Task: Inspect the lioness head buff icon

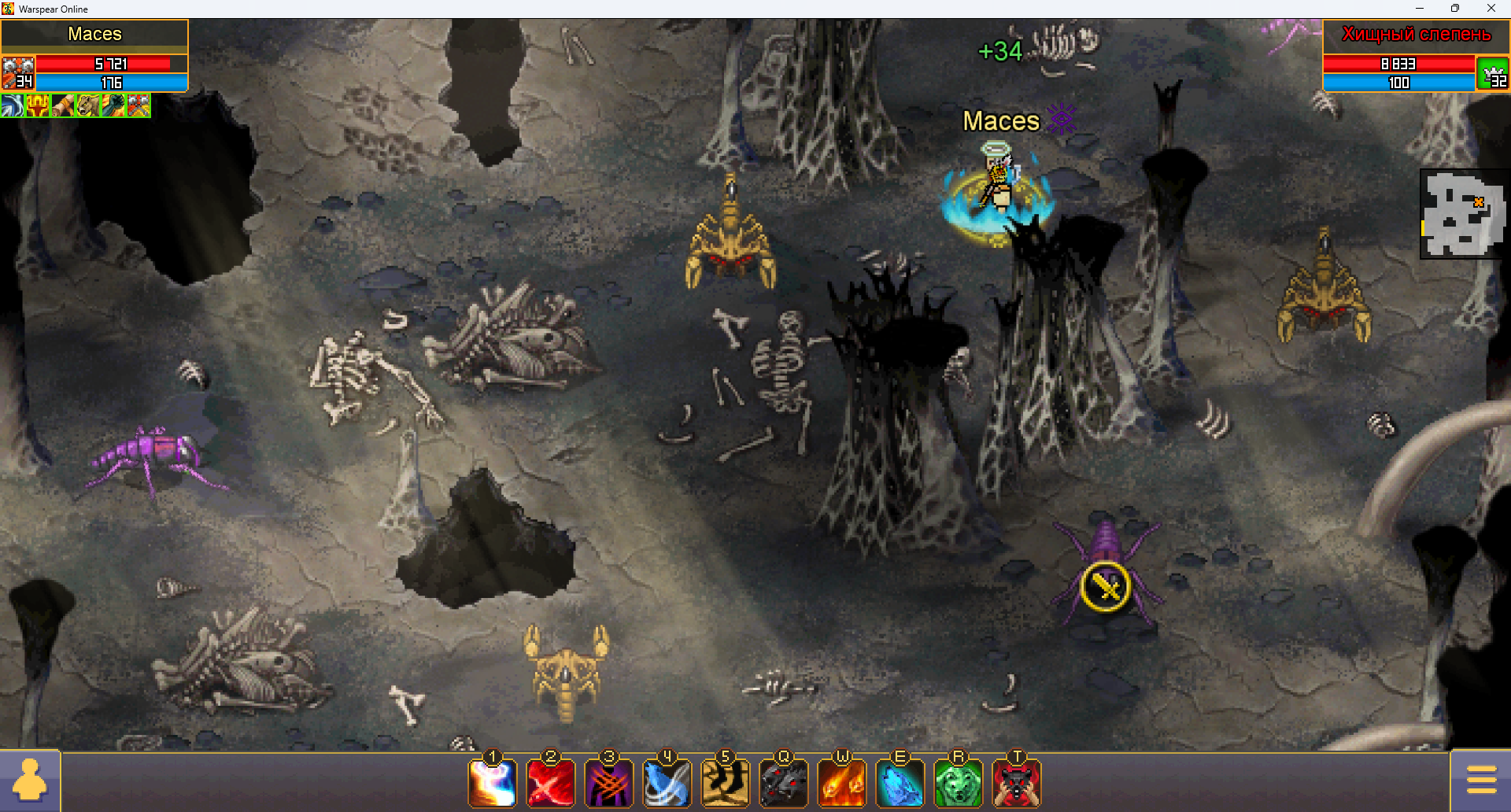Action: [x=88, y=105]
